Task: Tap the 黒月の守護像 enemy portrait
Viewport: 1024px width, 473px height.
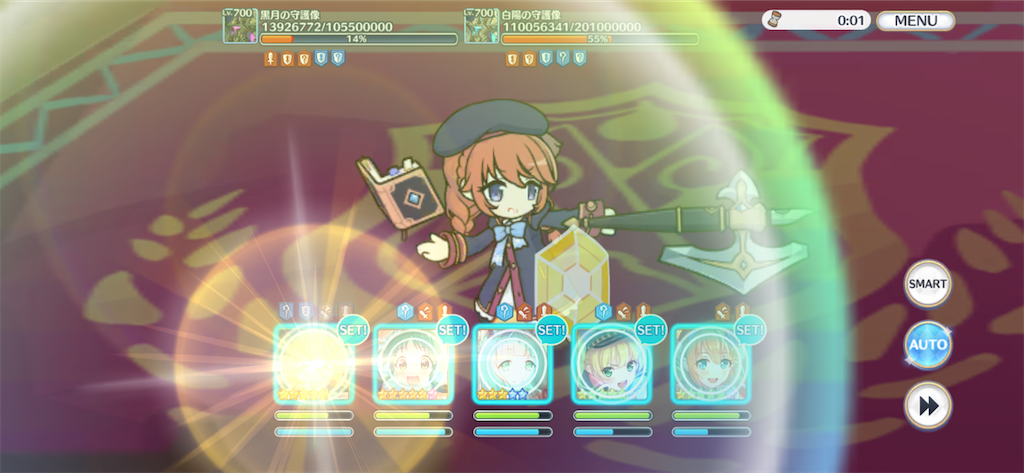Action: click(240, 26)
